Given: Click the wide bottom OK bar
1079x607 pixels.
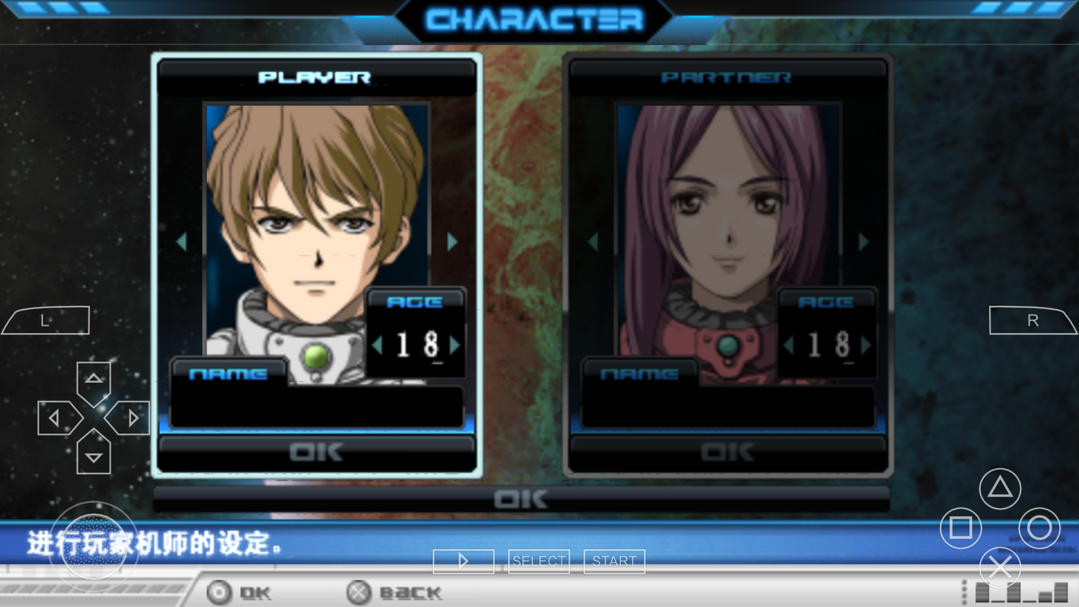Looking at the screenshot, I should (x=521, y=498).
